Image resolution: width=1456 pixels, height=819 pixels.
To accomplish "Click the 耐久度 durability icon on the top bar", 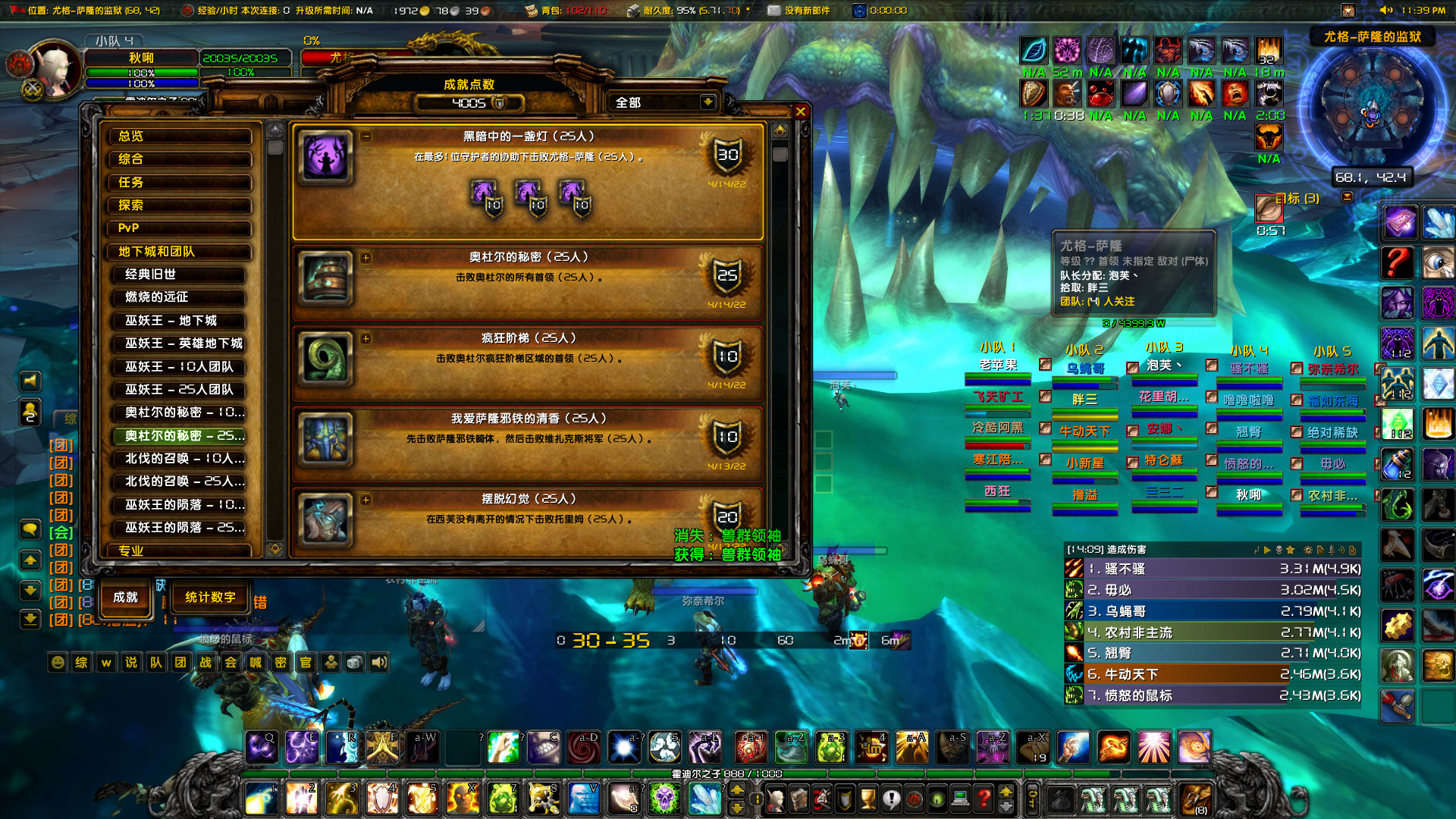I will (633, 11).
